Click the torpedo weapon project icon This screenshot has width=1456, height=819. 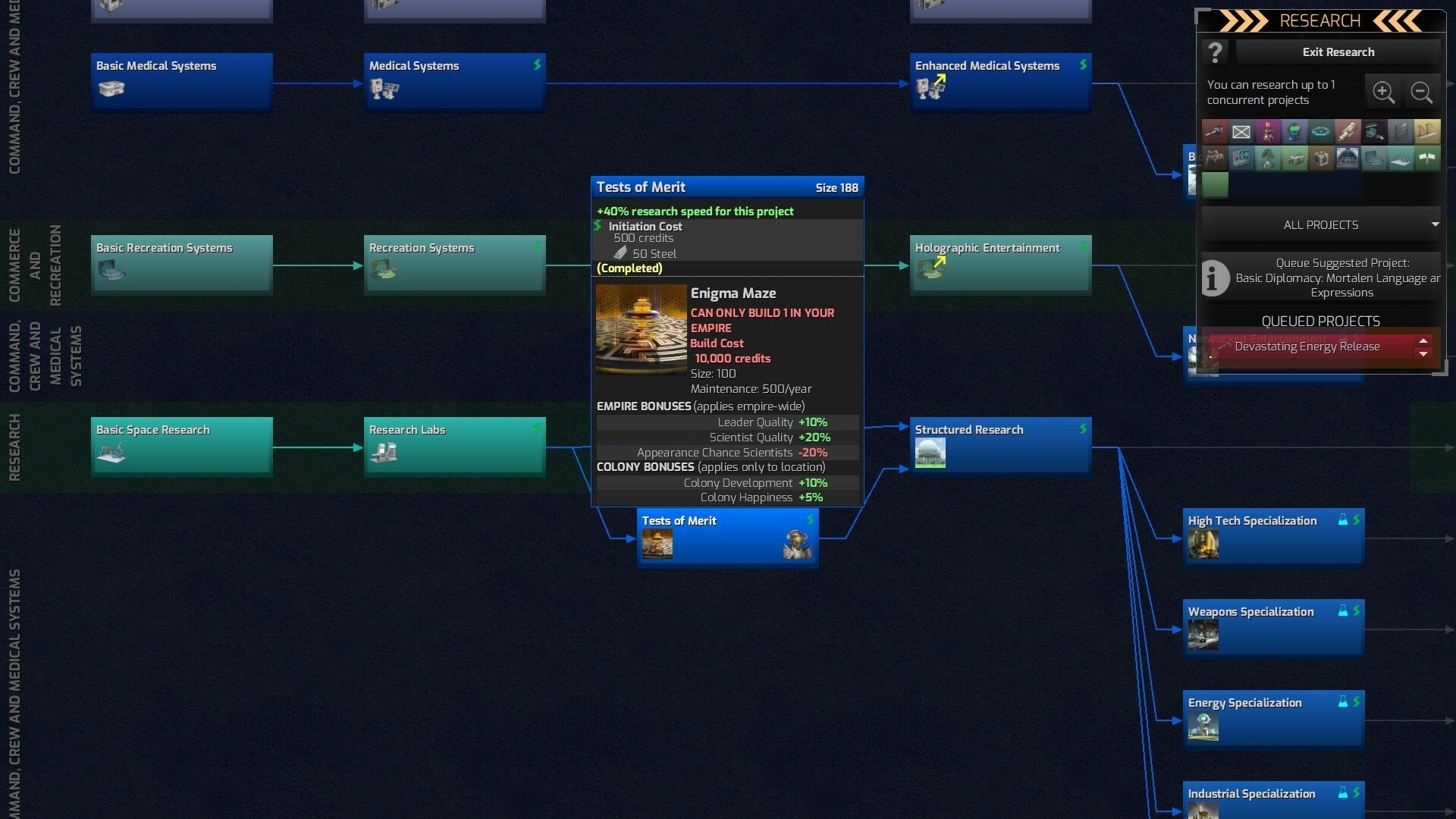[1215, 131]
